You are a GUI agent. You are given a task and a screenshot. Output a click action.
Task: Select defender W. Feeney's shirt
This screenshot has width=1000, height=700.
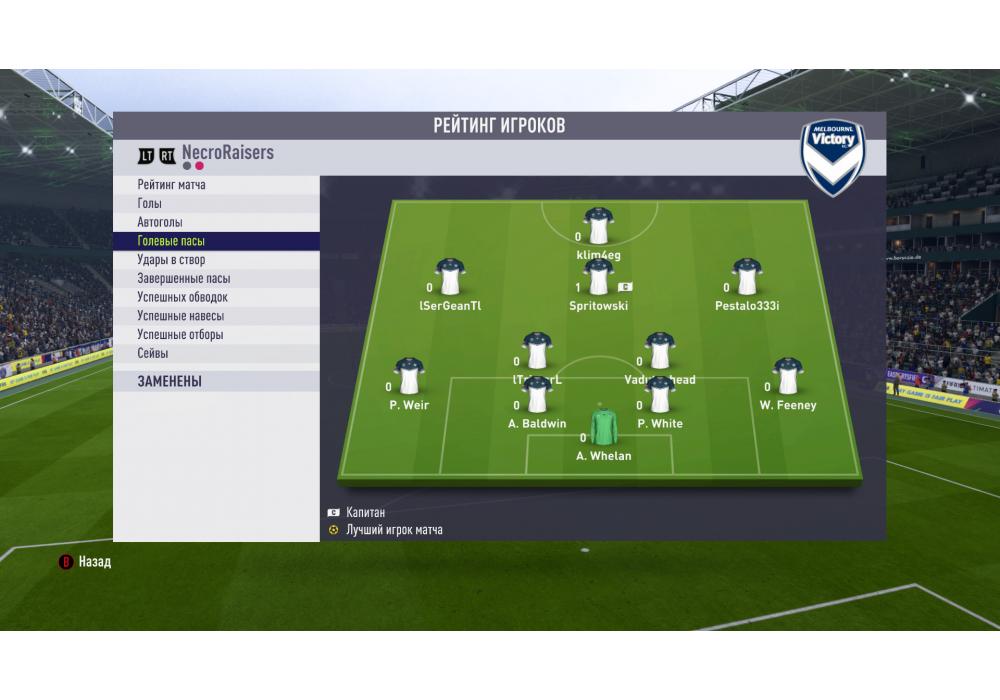(788, 378)
